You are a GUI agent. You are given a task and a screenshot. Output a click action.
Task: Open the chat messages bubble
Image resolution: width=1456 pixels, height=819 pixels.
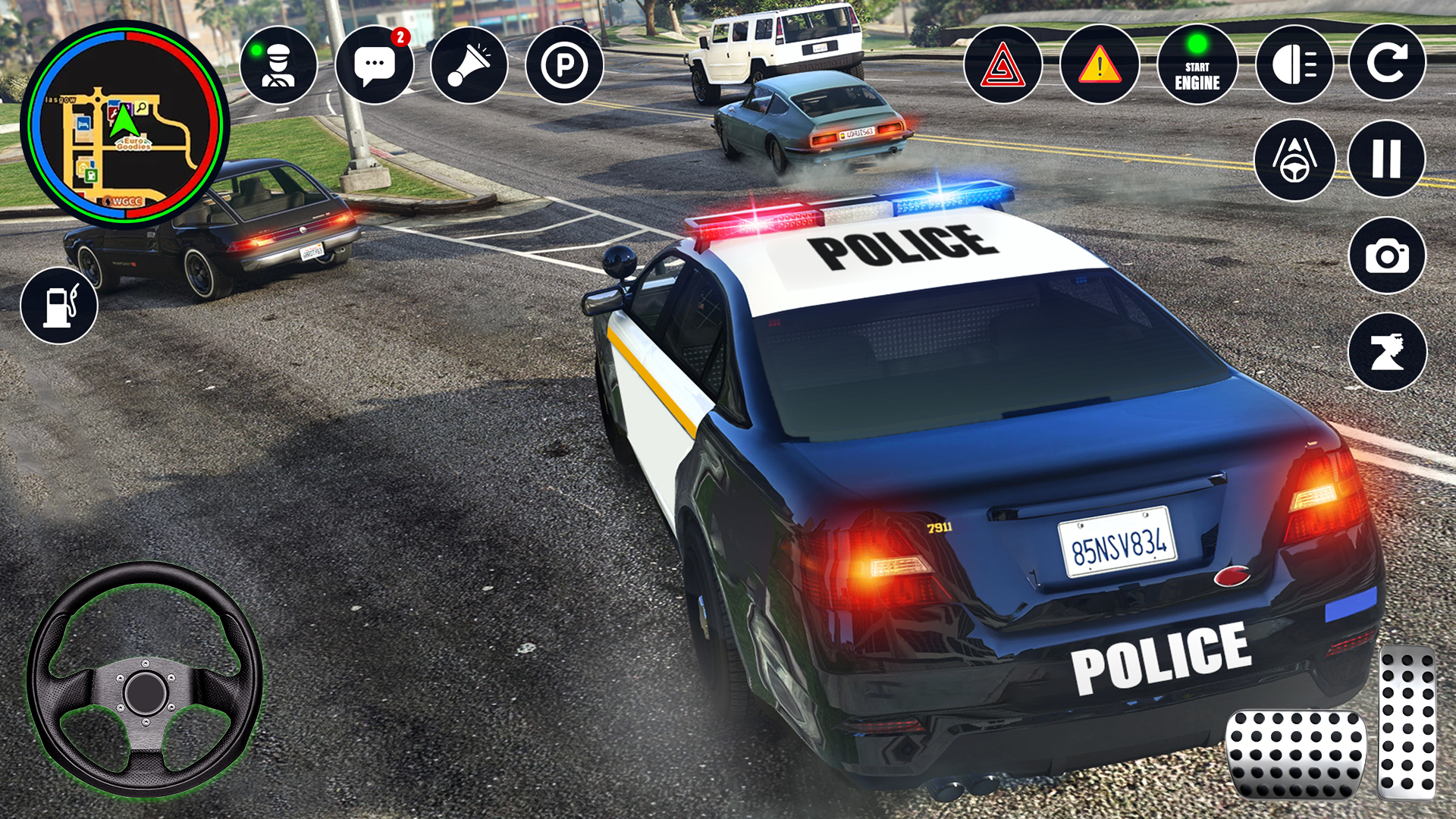[375, 64]
